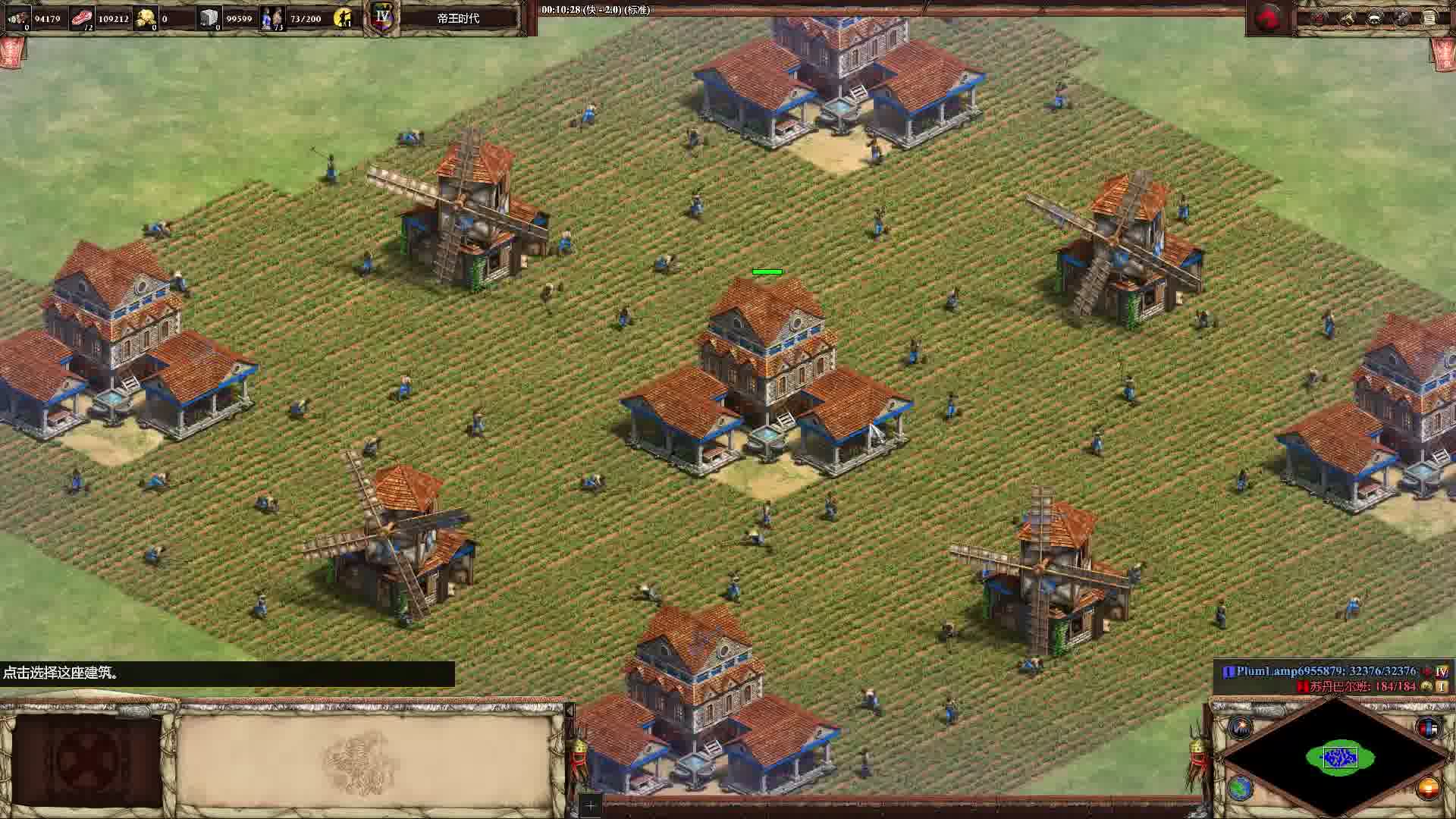The height and width of the screenshot is (819, 1456).
Task: Click the plus button on the bottom bar
Action: tap(590, 805)
